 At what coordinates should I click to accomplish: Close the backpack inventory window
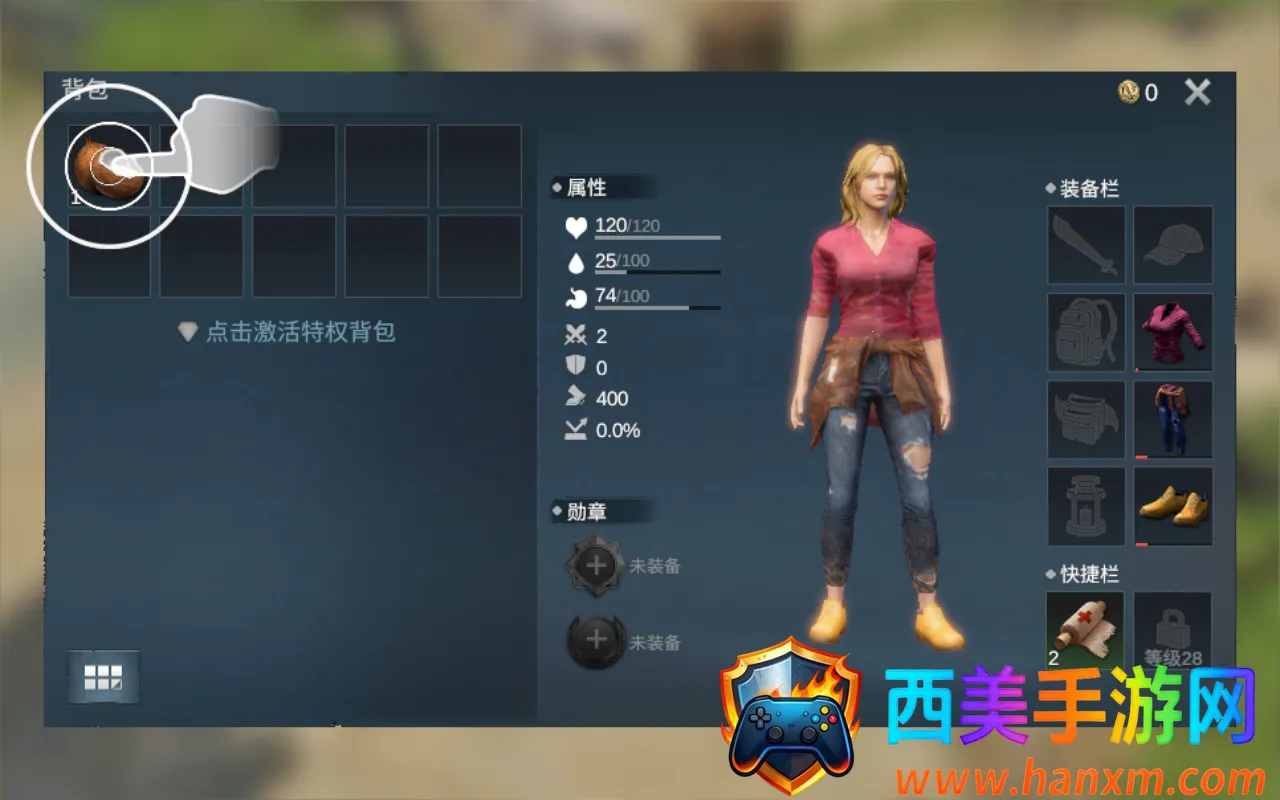[x=1197, y=93]
